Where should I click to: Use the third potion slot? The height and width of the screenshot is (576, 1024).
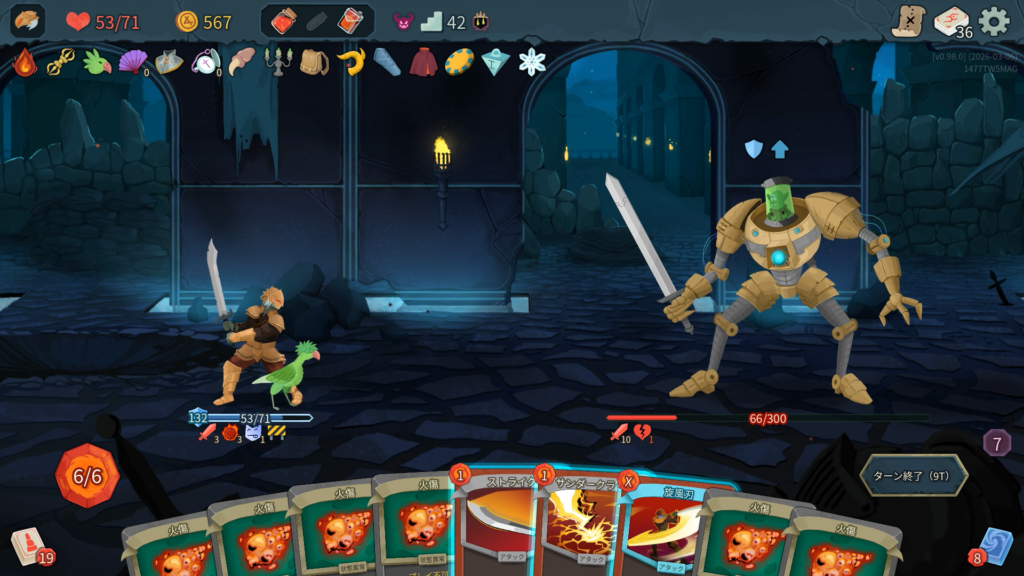pos(350,21)
